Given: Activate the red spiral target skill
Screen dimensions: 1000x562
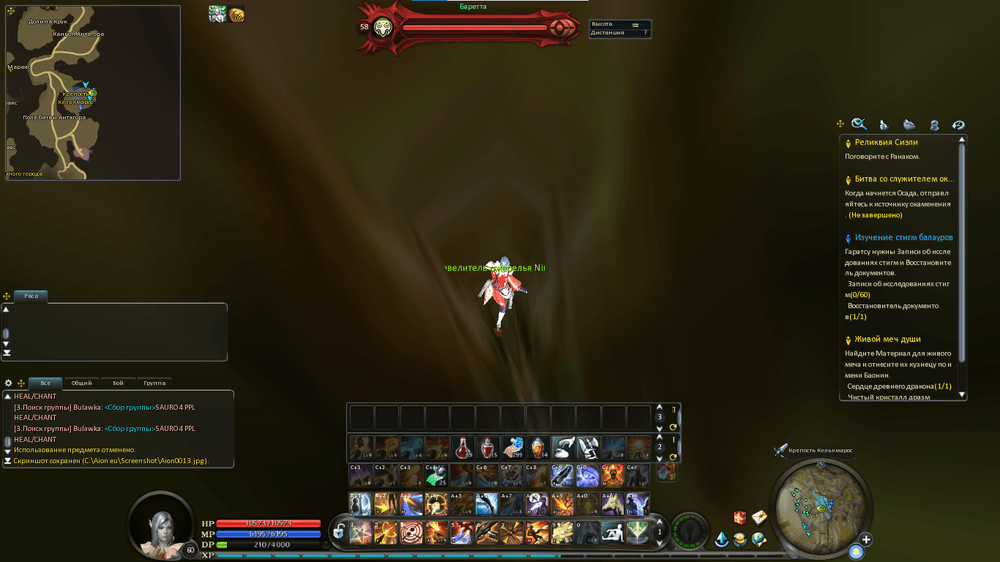Looking at the screenshot, I should (411, 532).
